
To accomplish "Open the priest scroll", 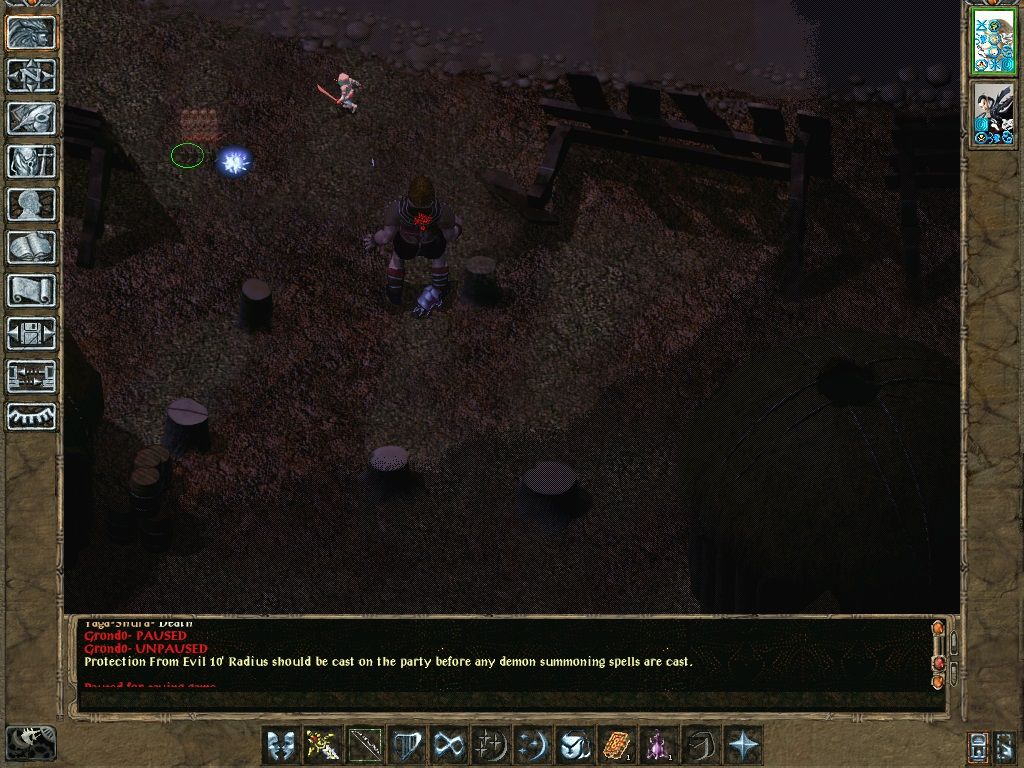I will (32, 290).
